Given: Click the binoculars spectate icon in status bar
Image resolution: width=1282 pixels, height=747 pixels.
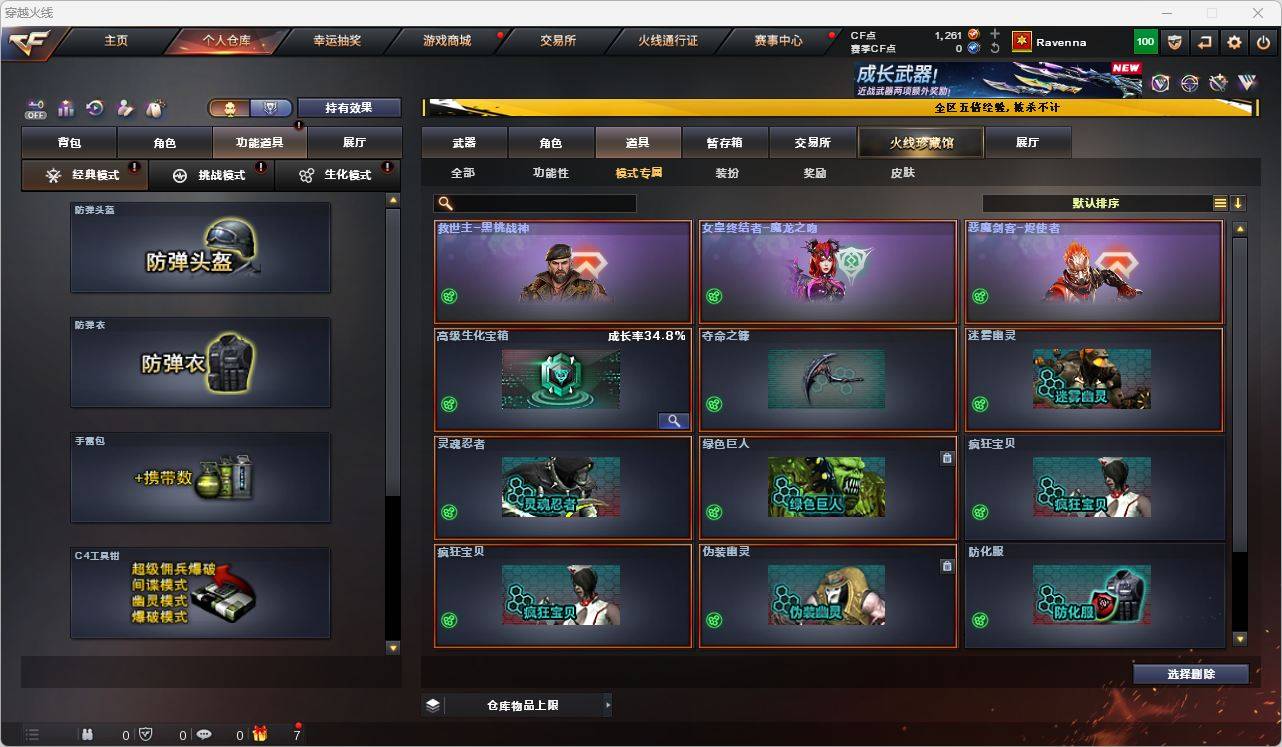Looking at the screenshot, I should (87, 733).
